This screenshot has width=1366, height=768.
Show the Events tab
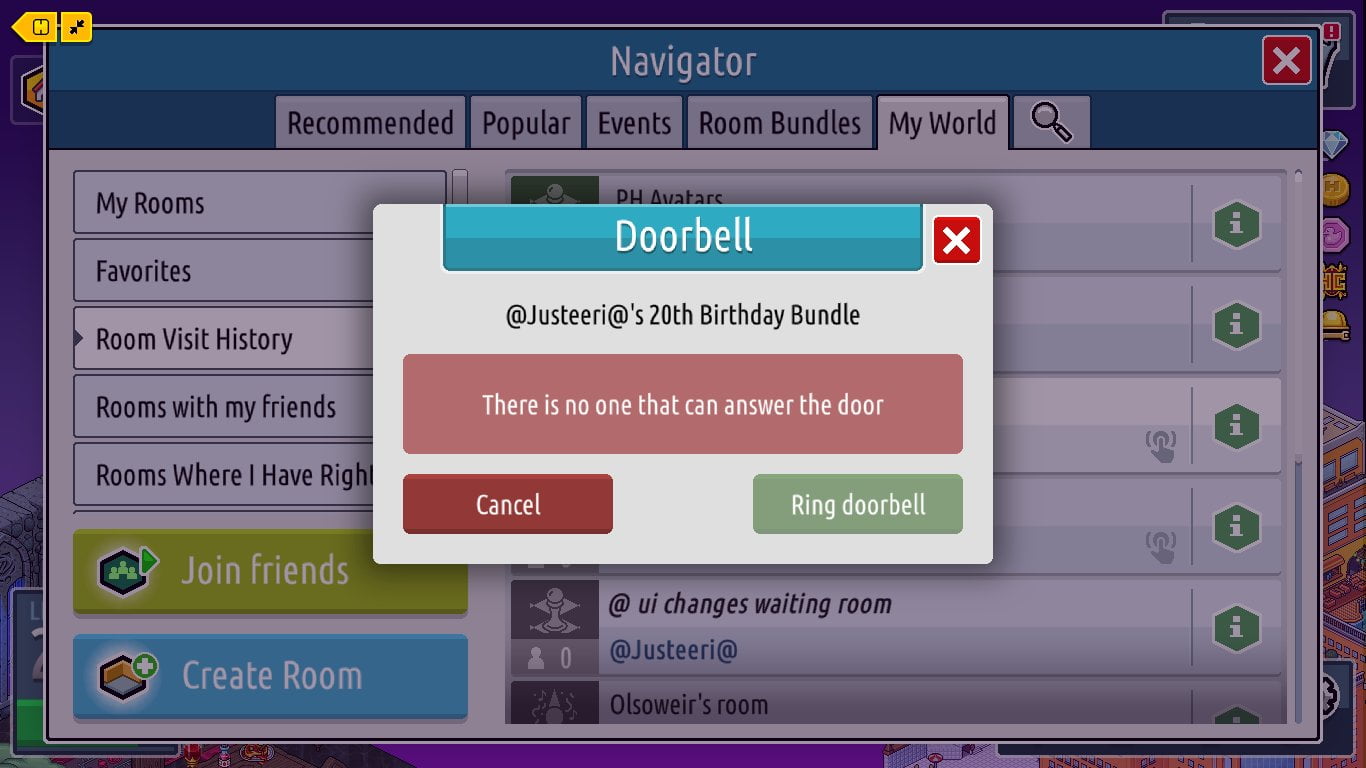coord(634,123)
